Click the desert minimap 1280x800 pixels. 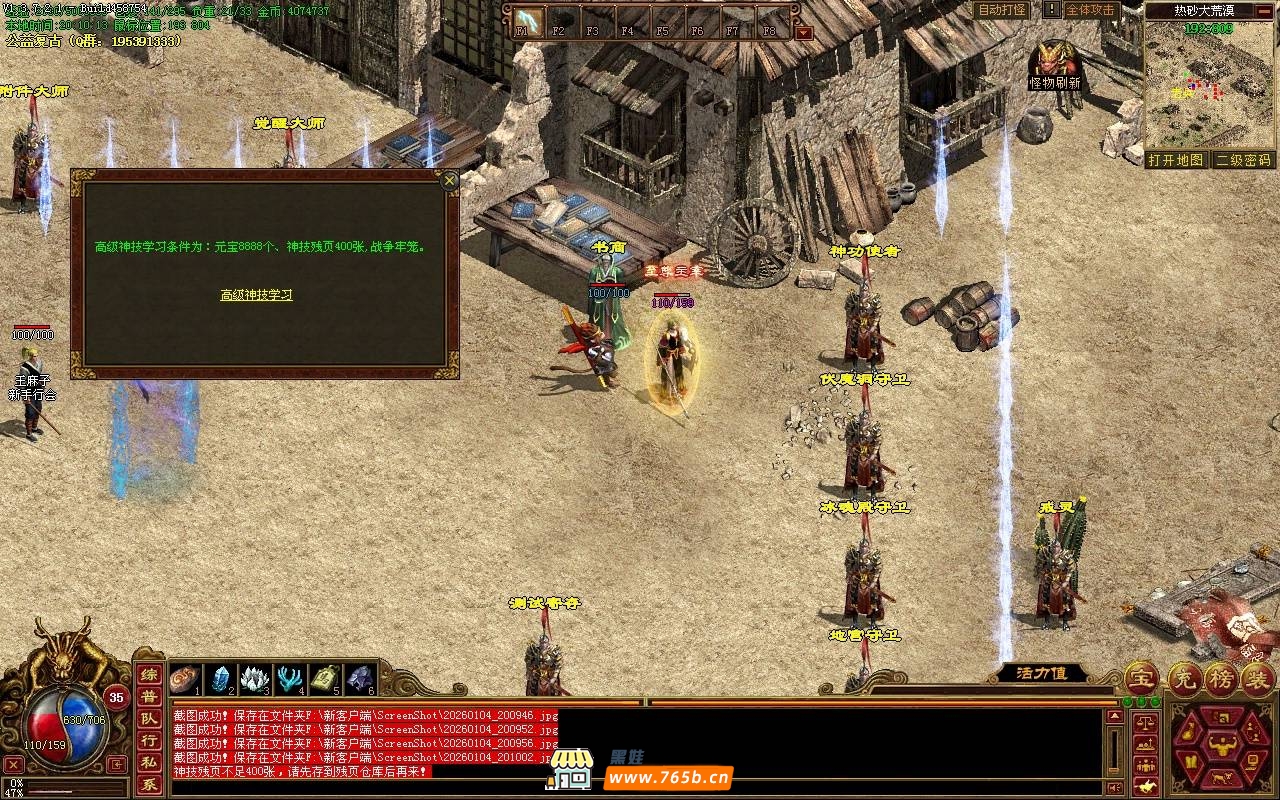tap(1208, 84)
